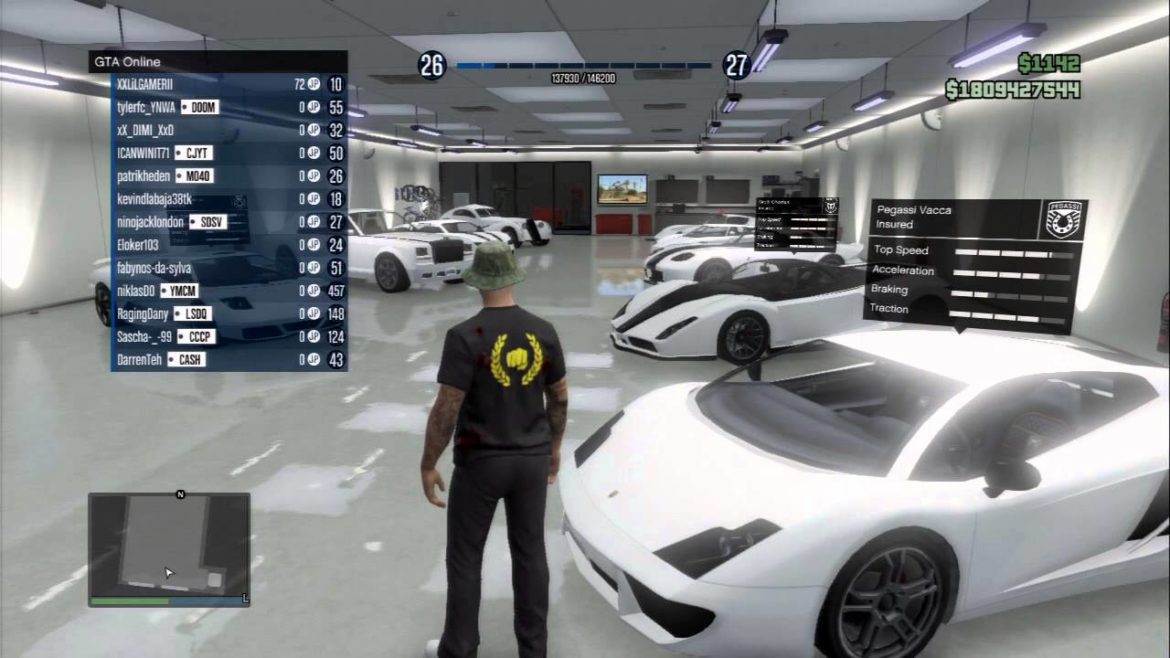Select XXLiLGAMERII in the player list

coord(145,85)
